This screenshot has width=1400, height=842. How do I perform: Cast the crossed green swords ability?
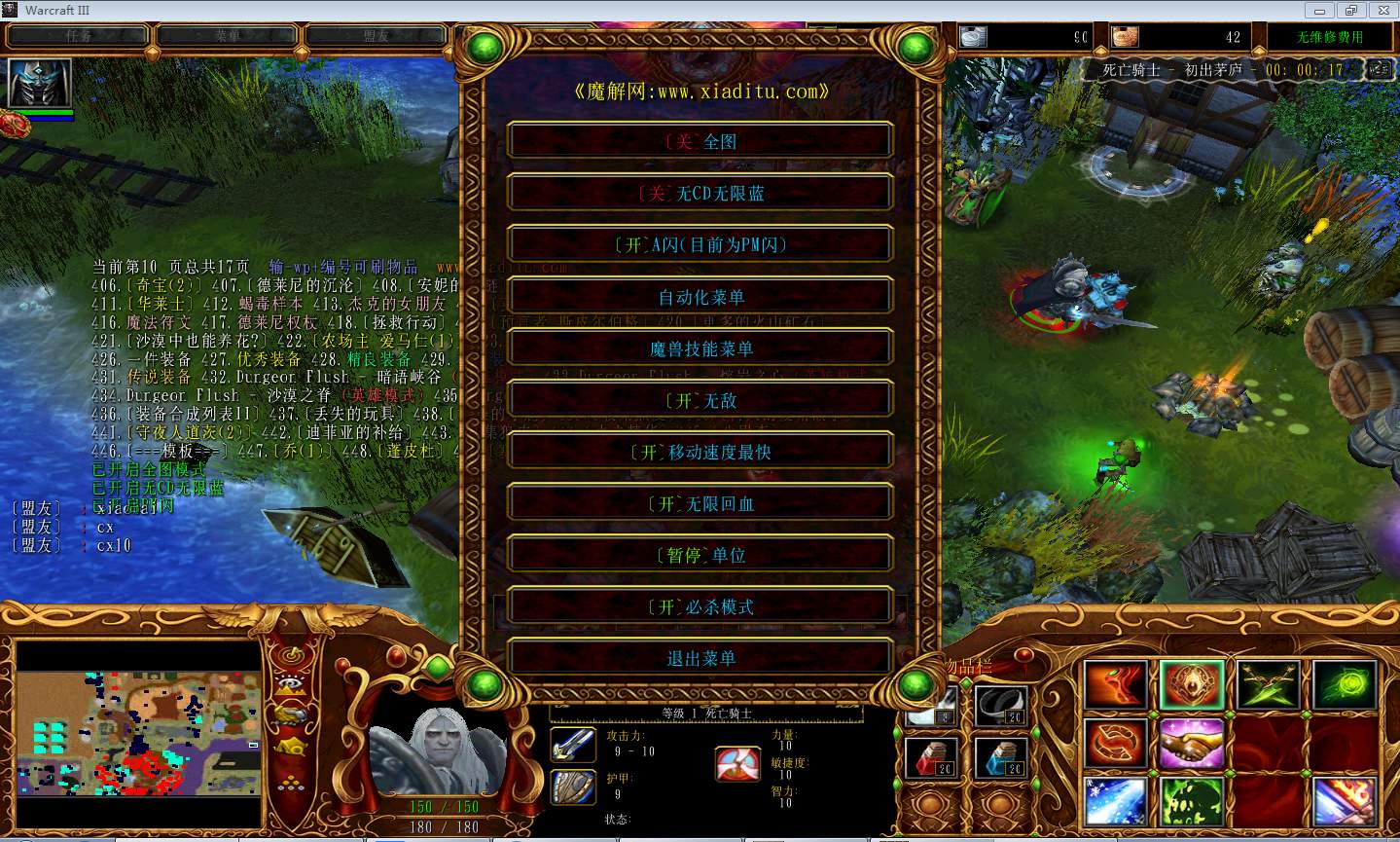click(1267, 684)
